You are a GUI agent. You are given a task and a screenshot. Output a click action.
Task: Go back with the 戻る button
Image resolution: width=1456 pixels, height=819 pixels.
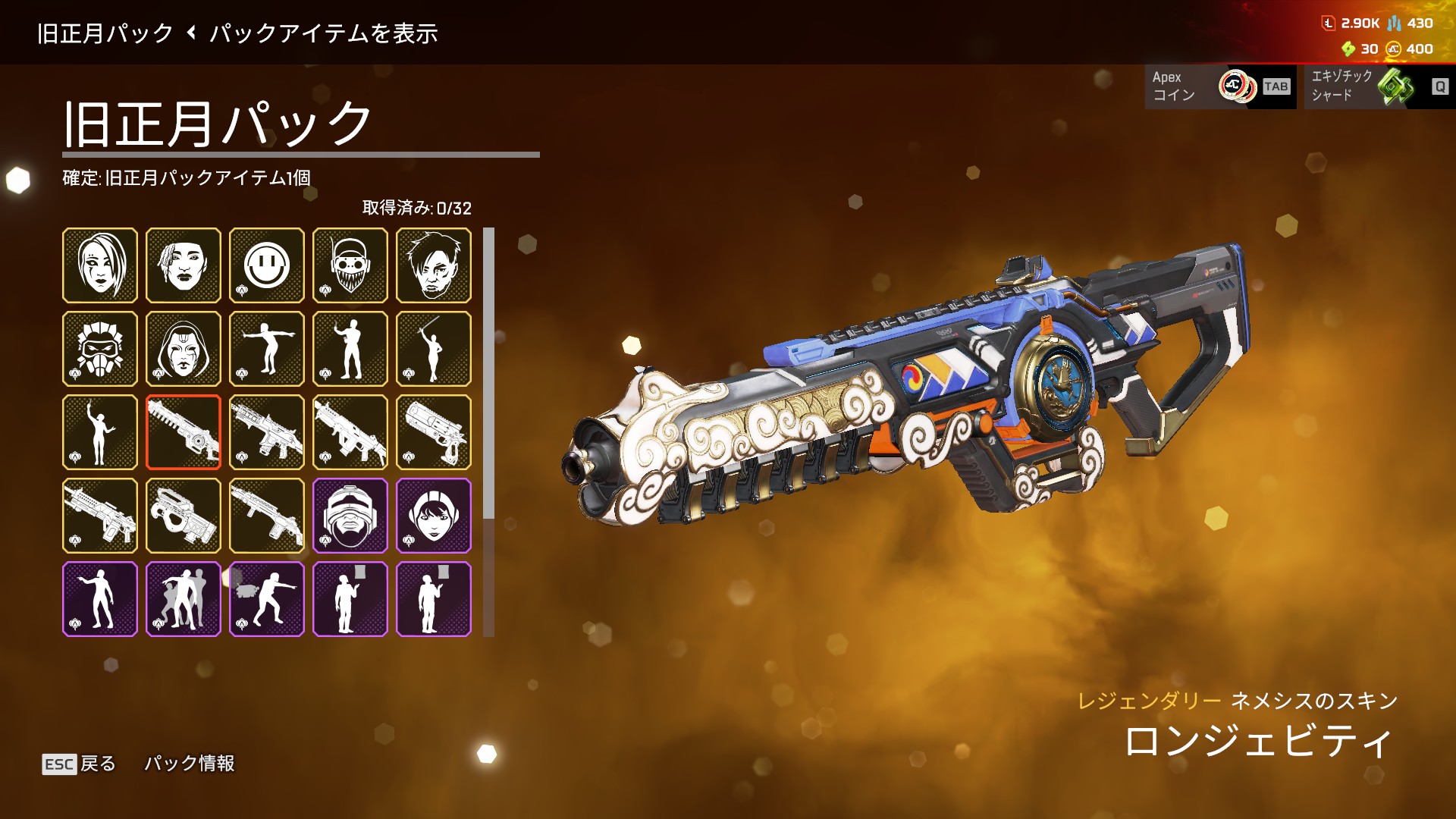click(x=80, y=764)
